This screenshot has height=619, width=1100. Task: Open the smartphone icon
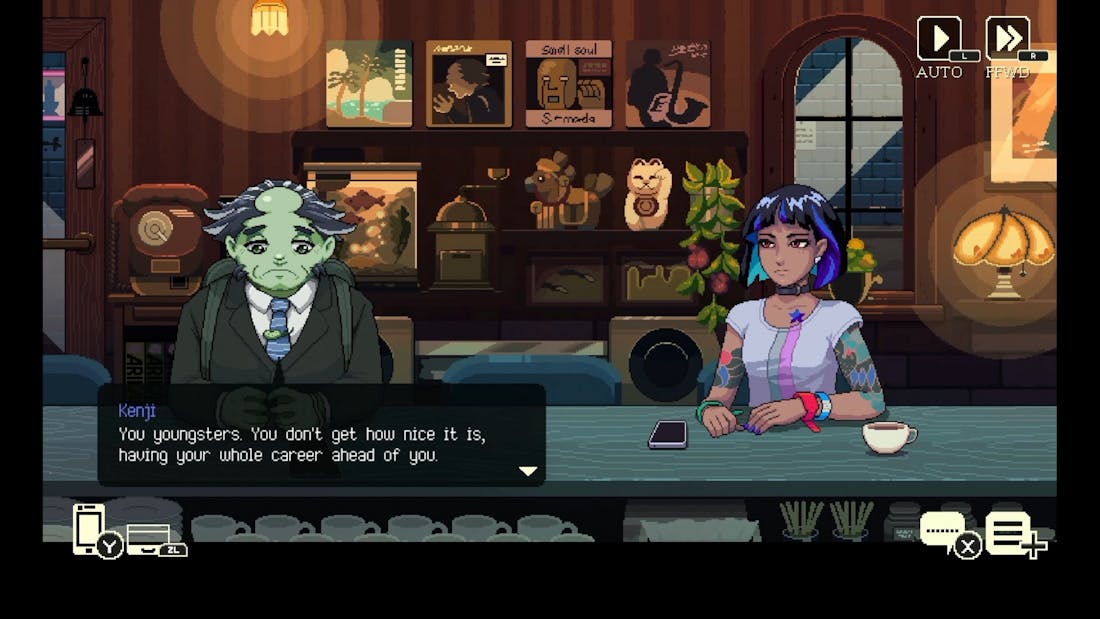click(x=89, y=527)
